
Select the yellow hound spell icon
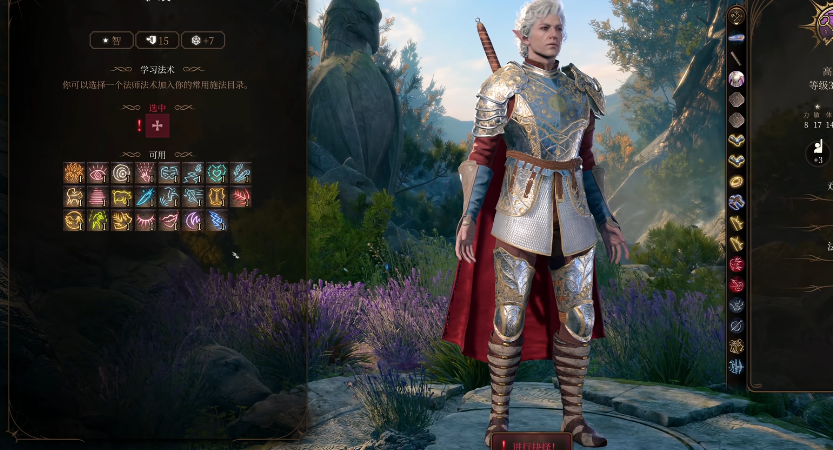(74, 197)
